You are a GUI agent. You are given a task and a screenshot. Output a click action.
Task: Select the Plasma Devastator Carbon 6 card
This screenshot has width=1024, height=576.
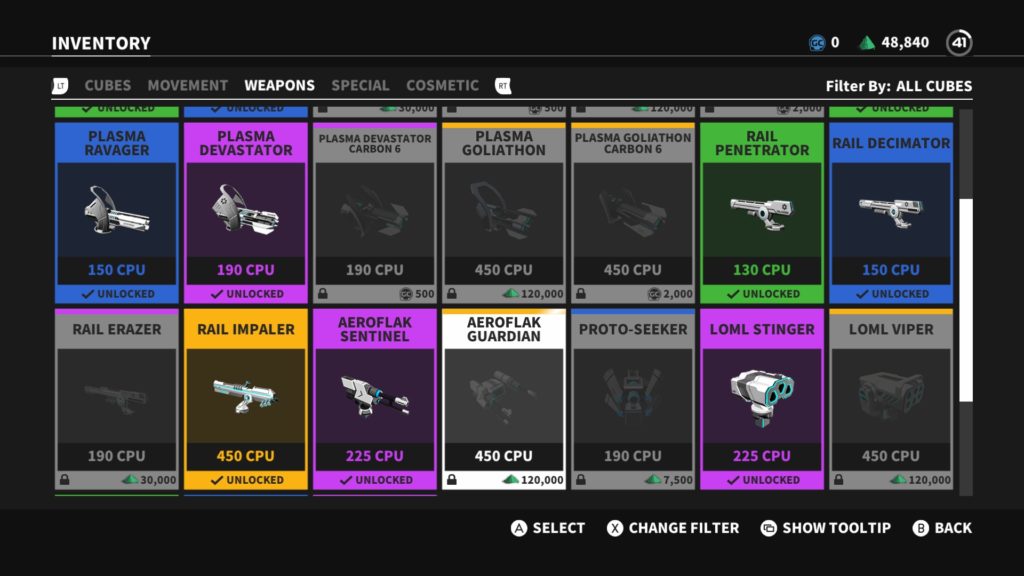point(375,212)
